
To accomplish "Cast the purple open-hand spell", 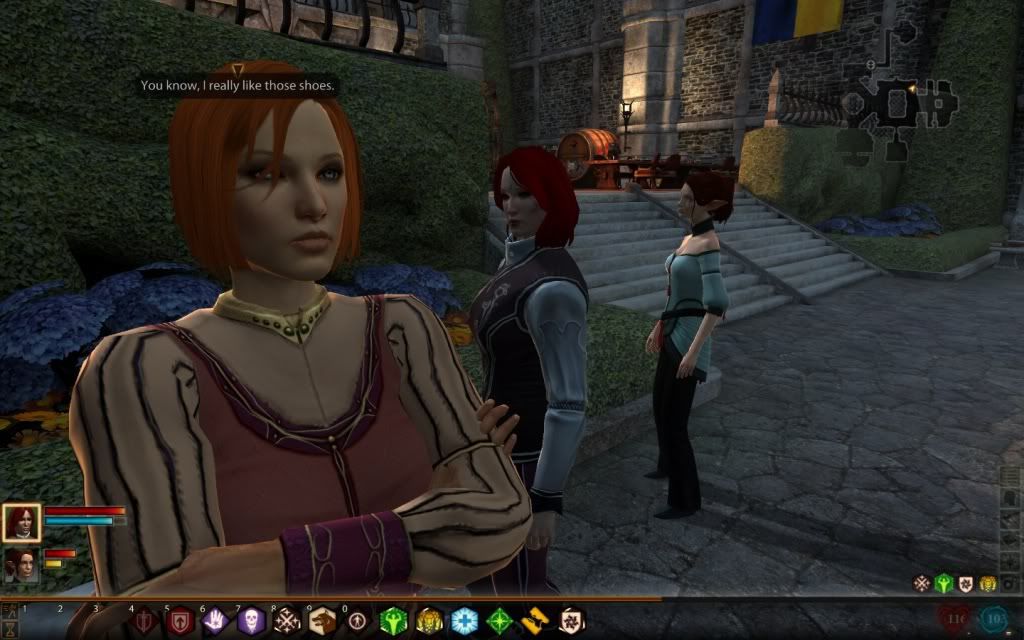I will (x=216, y=621).
